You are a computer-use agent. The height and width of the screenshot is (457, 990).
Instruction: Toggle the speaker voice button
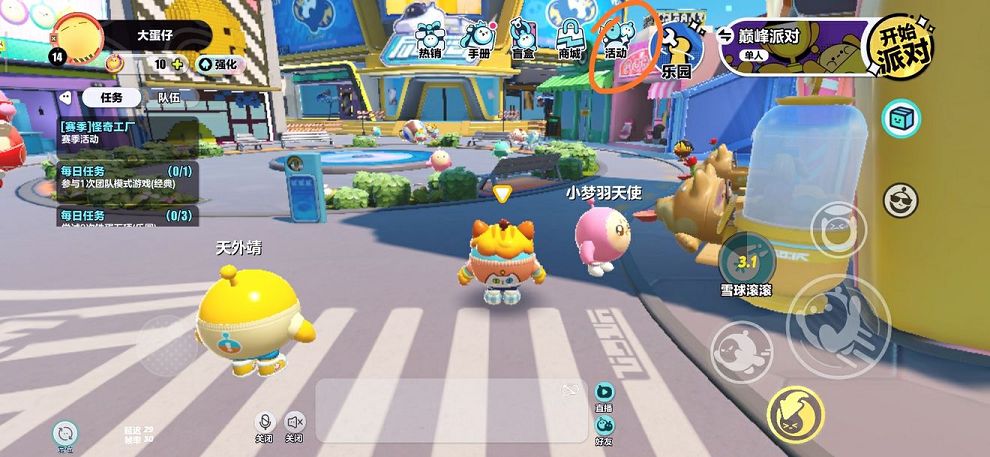click(294, 424)
